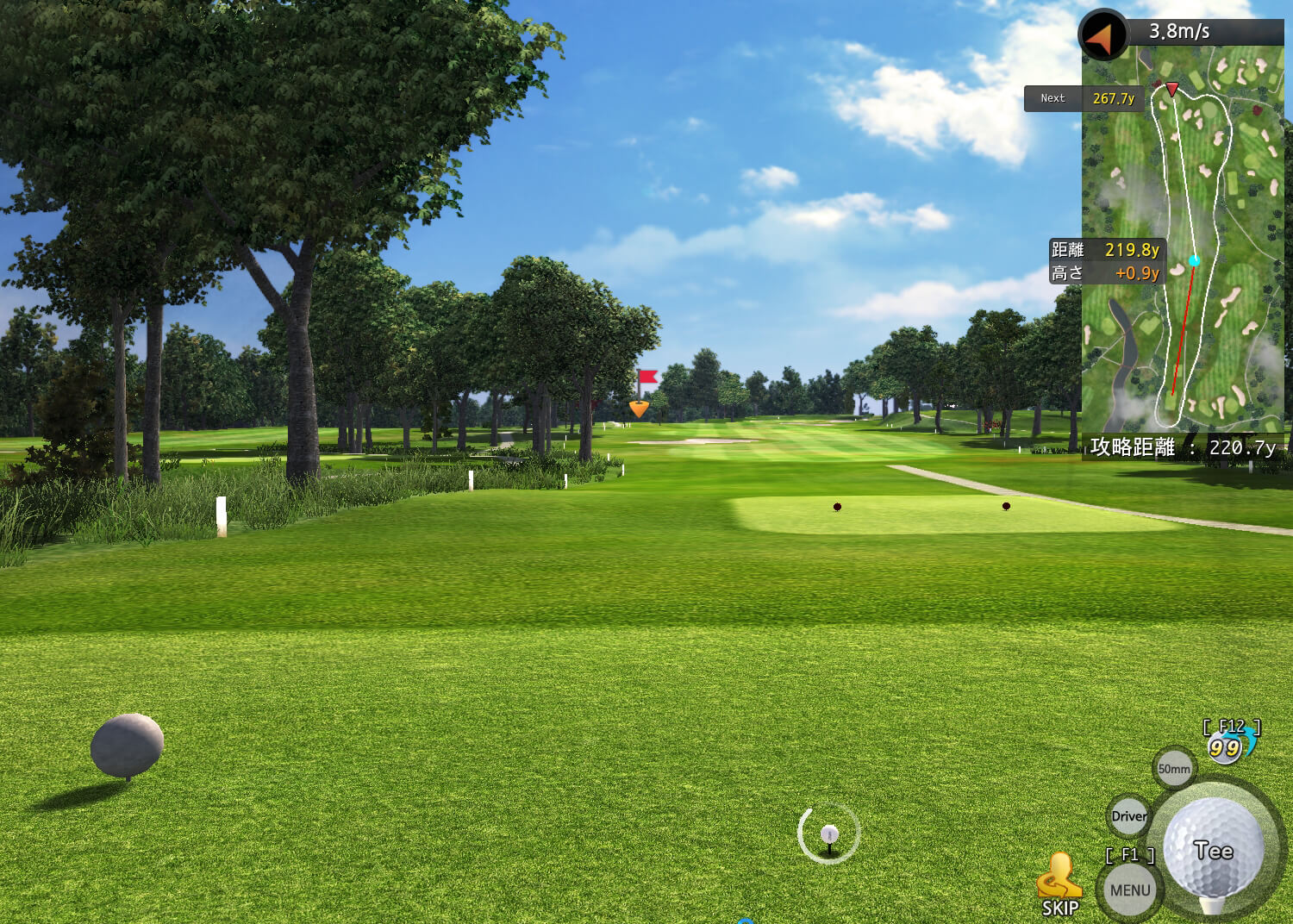
Task: Use the 99 mulligan ball icon
Action: coord(1224,747)
